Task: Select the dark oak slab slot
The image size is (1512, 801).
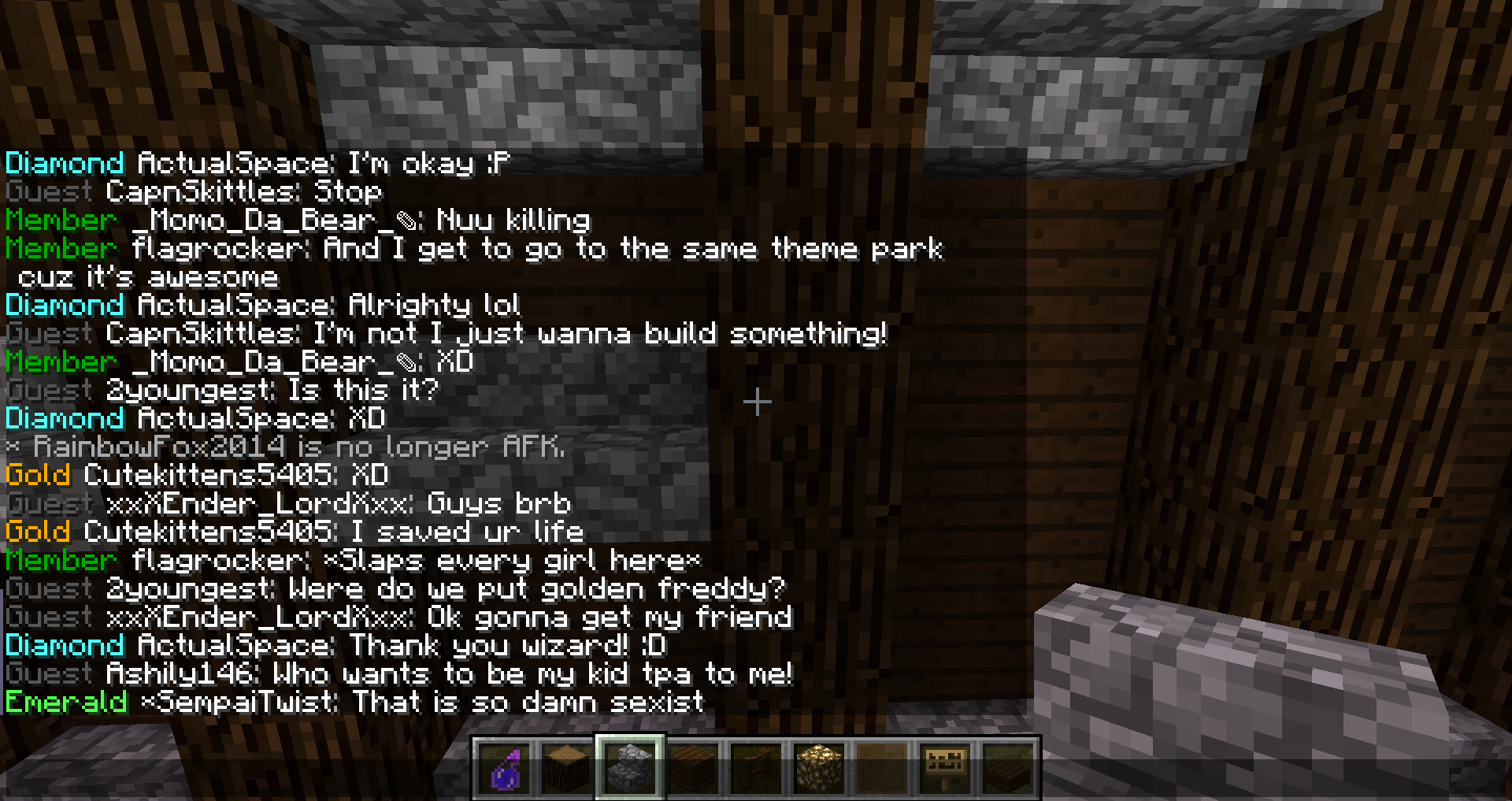Action: pos(1009,769)
